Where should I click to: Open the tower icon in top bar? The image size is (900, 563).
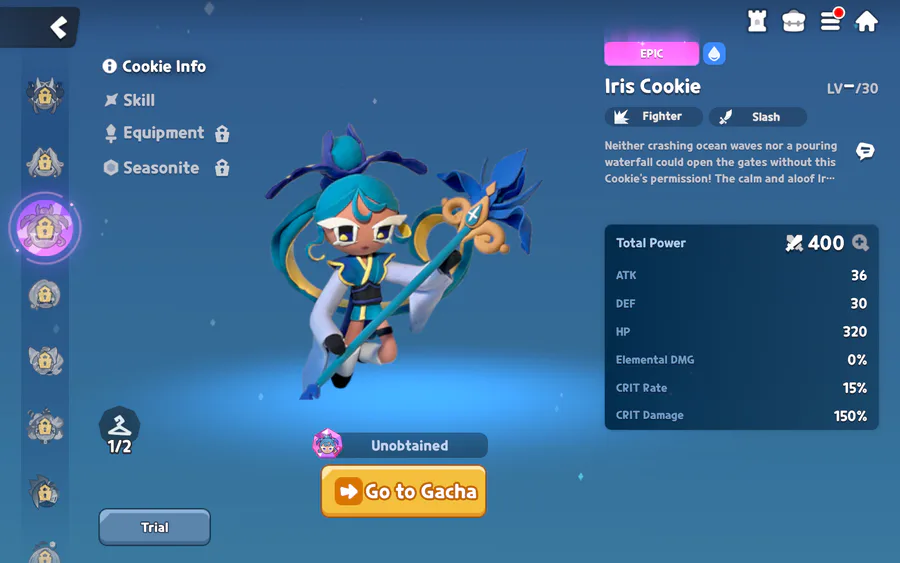point(757,21)
